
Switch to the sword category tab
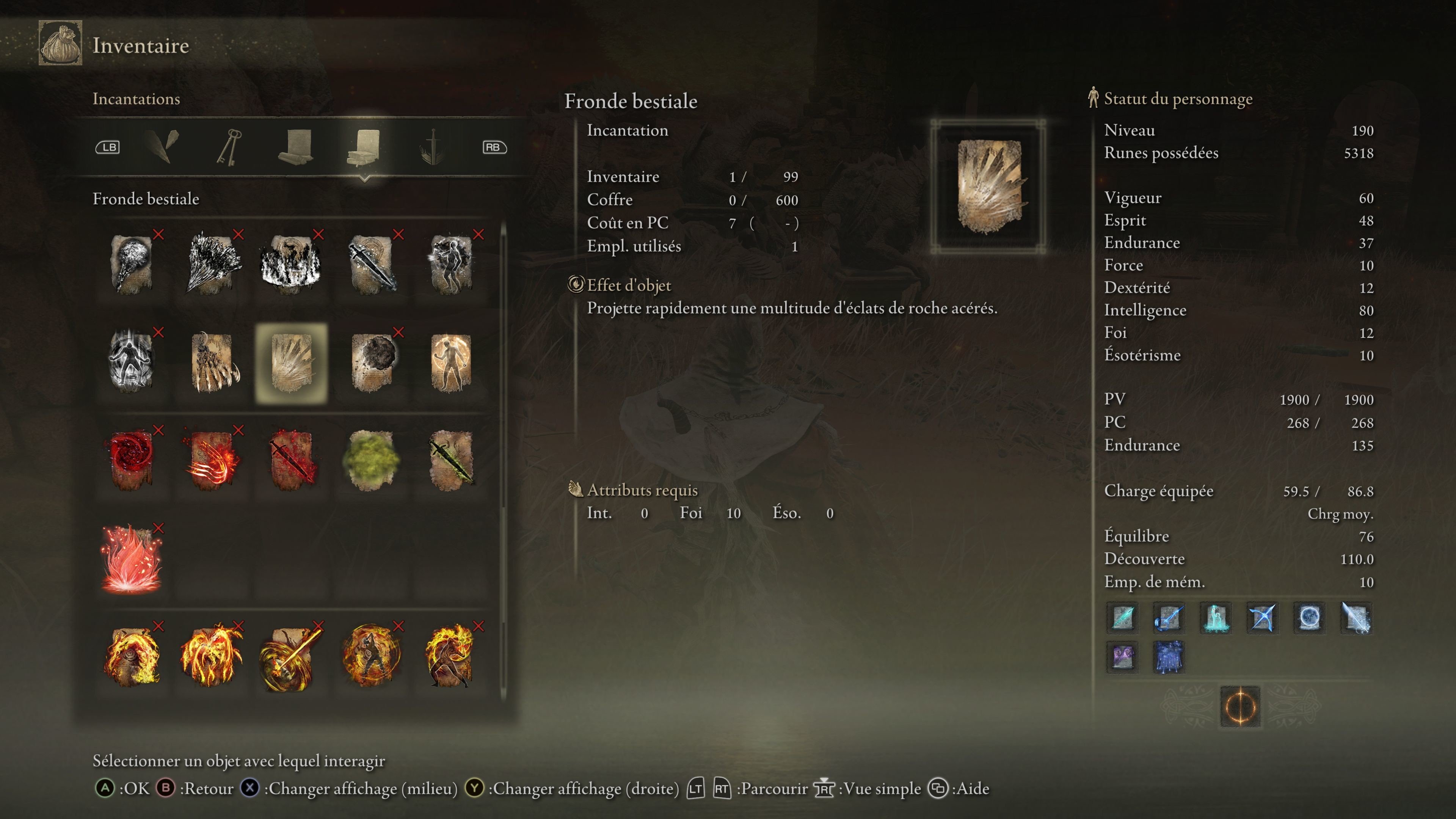[432, 147]
